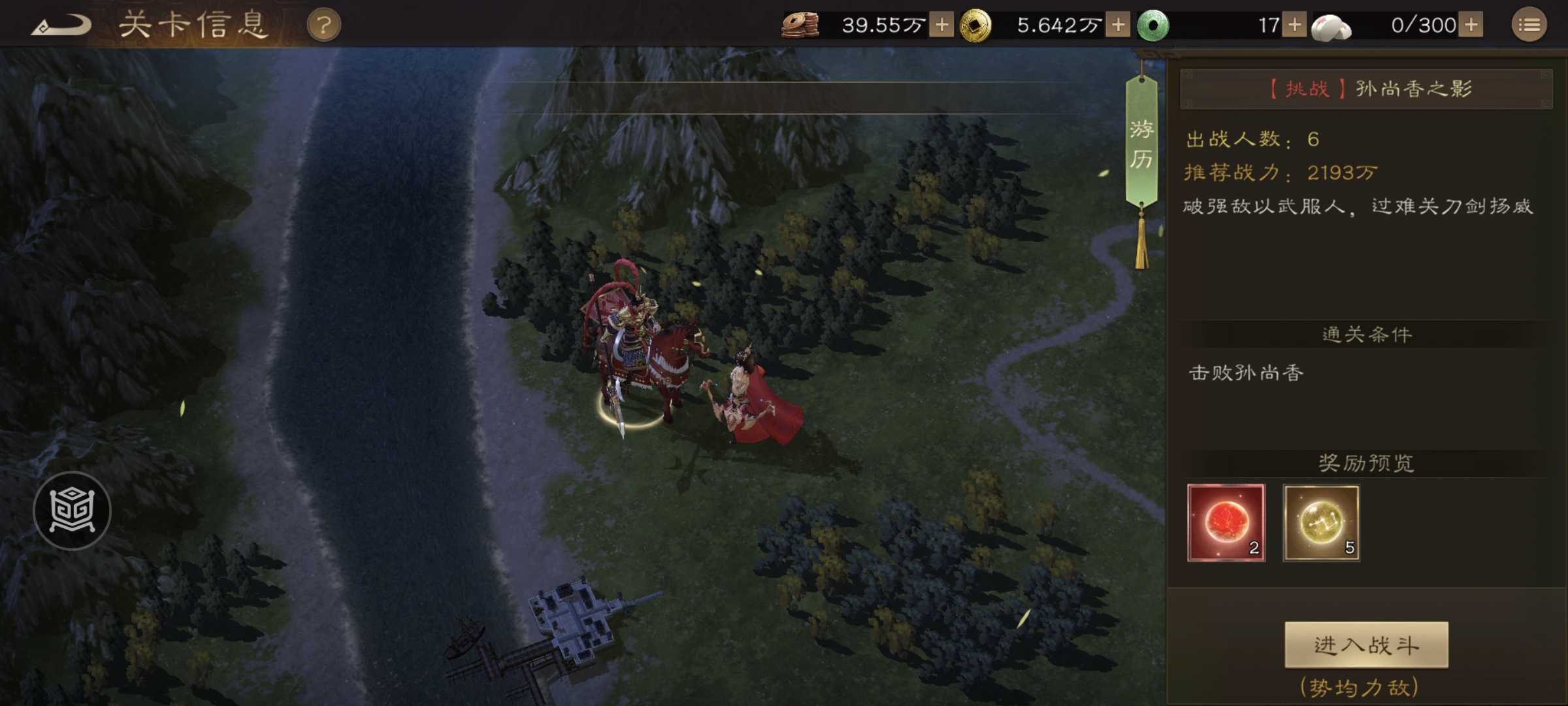The width and height of the screenshot is (1568, 706).
Task: Tap plus next to the jade count 17
Action: click(x=1297, y=24)
